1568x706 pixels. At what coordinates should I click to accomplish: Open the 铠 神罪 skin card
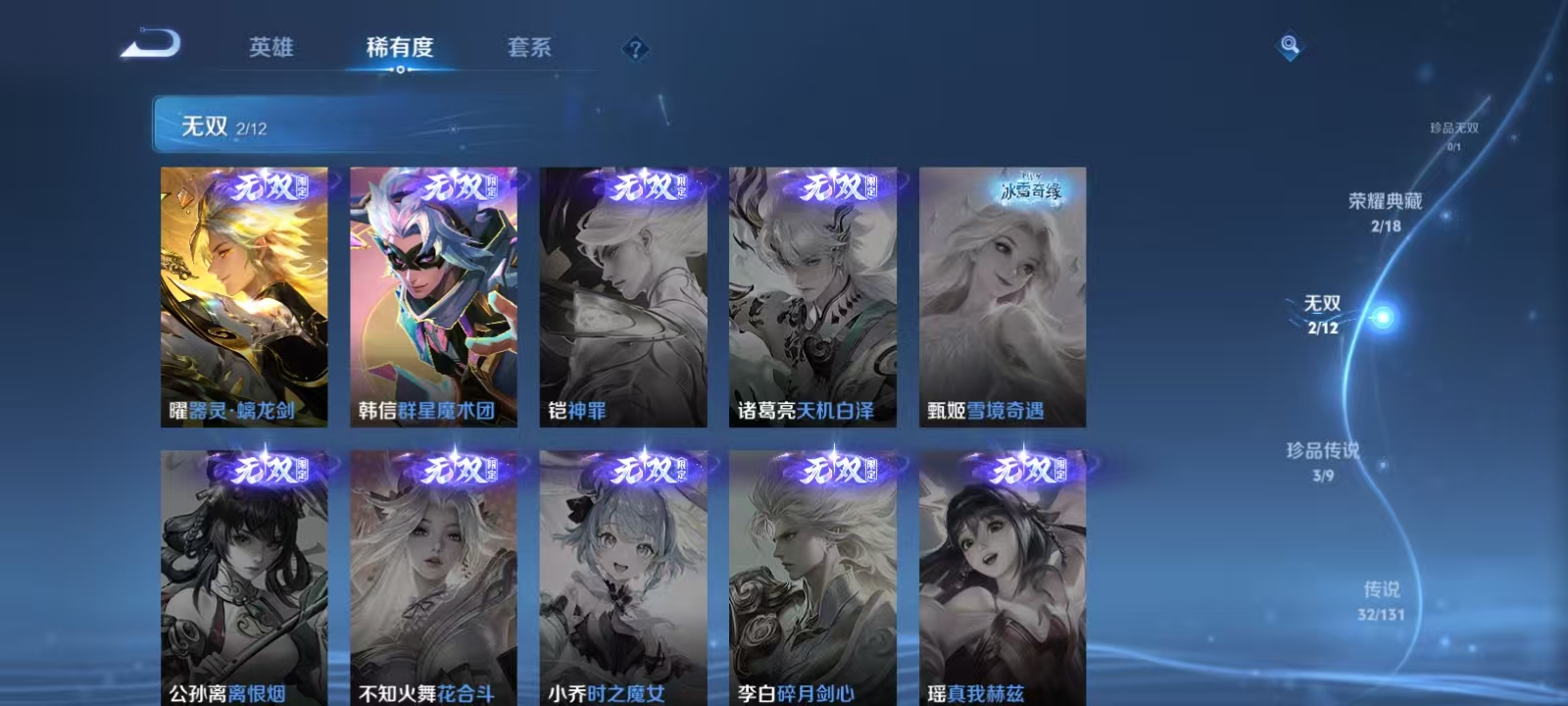(623, 294)
